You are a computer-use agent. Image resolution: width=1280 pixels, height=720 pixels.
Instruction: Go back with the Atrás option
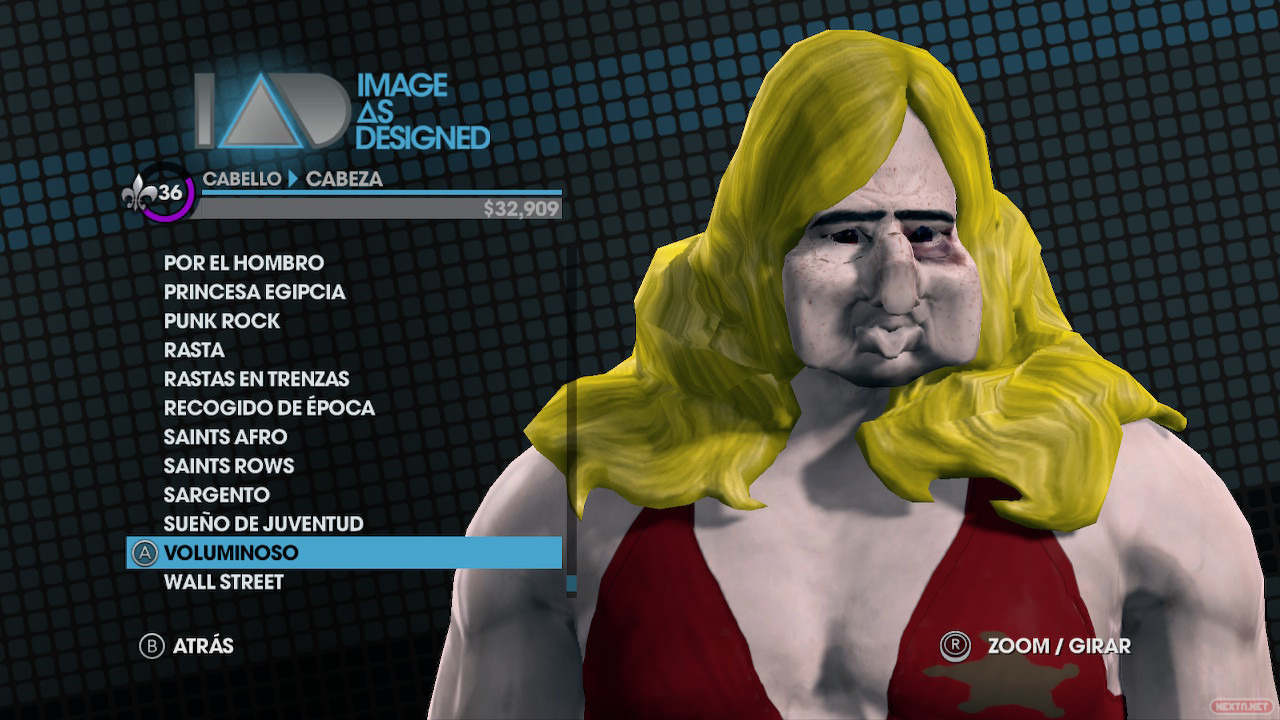pos(187,646)
